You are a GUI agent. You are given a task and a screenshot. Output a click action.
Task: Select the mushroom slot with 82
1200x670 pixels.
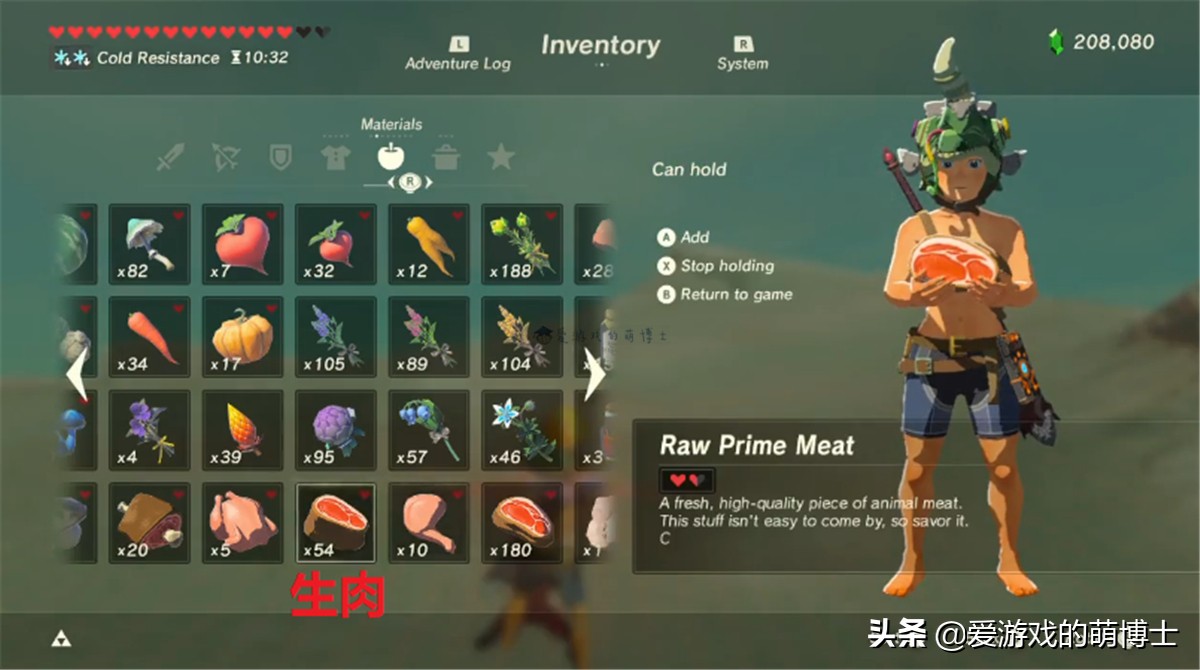(x=149, y=244)
